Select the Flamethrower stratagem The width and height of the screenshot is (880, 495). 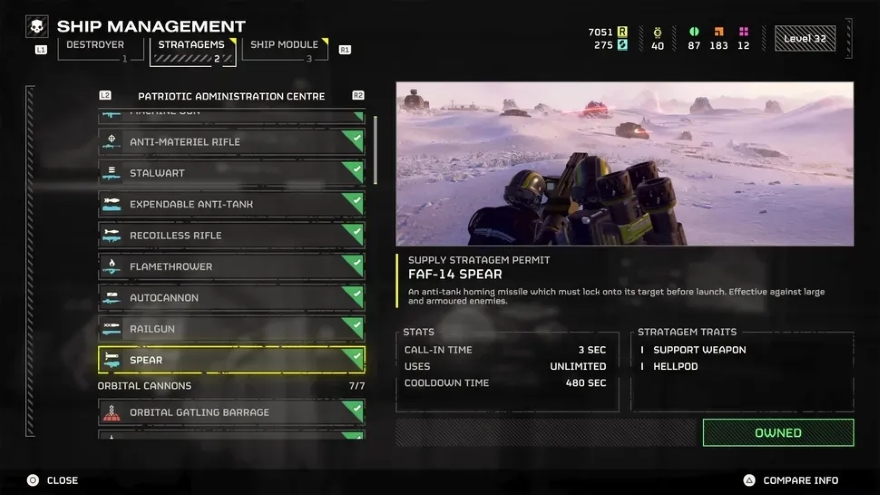231,267
